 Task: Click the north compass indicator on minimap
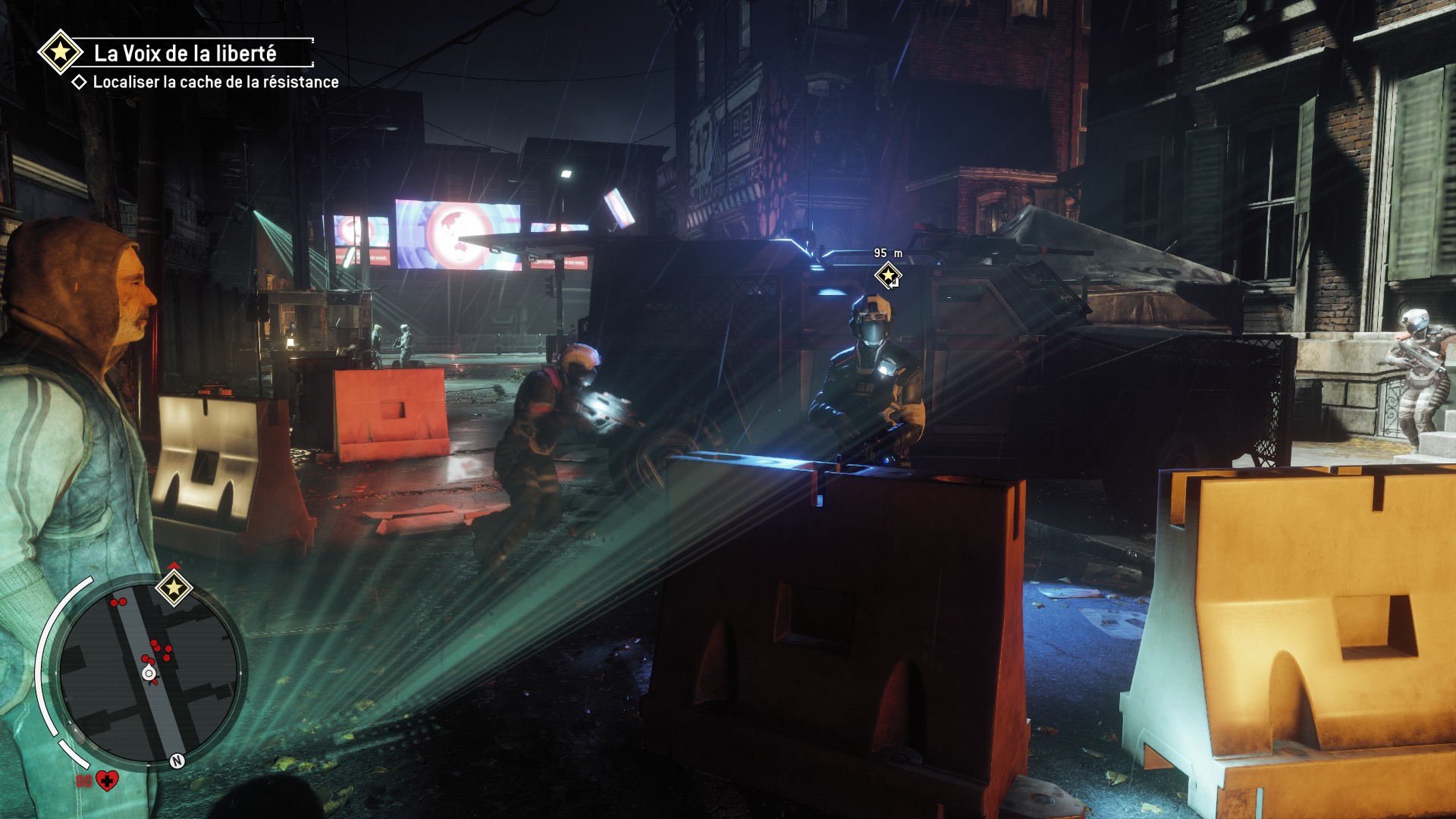pyautogui.click(x=177, y=761)
